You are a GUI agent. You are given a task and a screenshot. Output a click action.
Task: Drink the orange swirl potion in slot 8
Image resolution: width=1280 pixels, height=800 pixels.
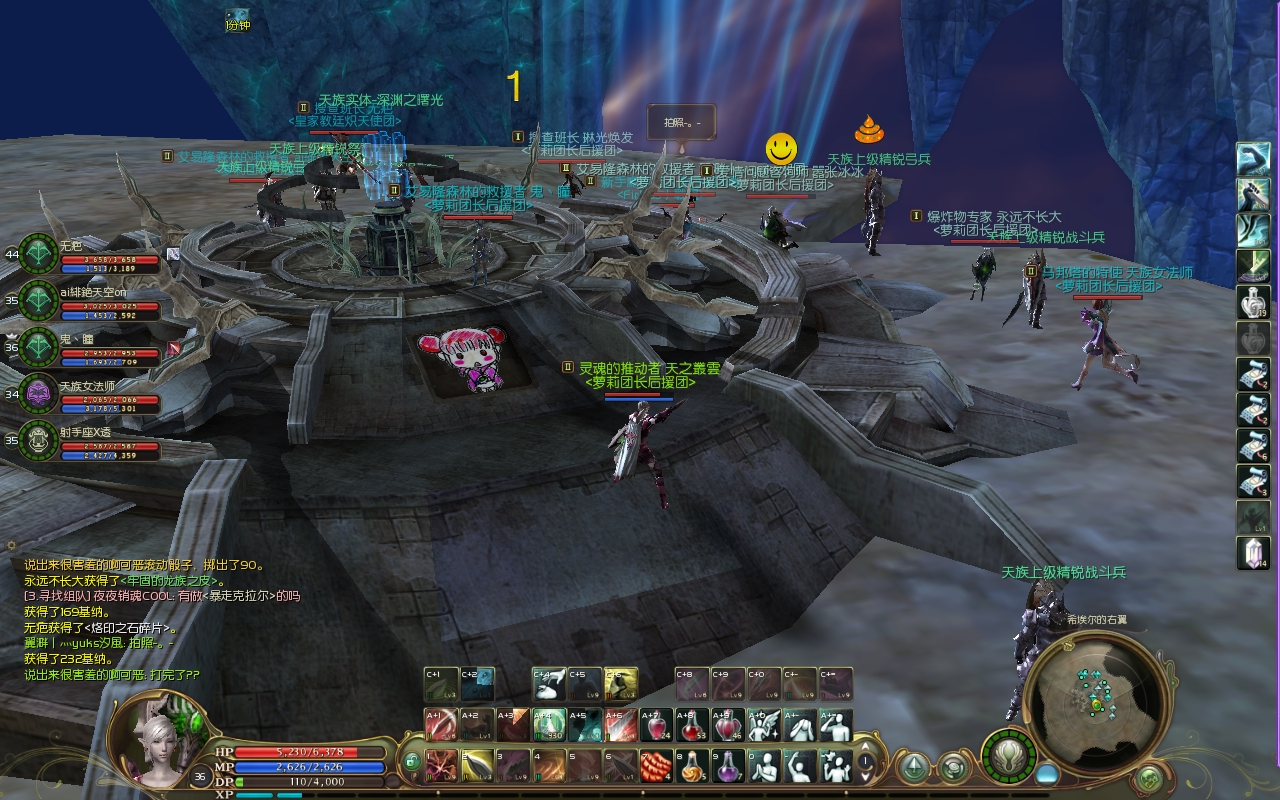[692, 766]
